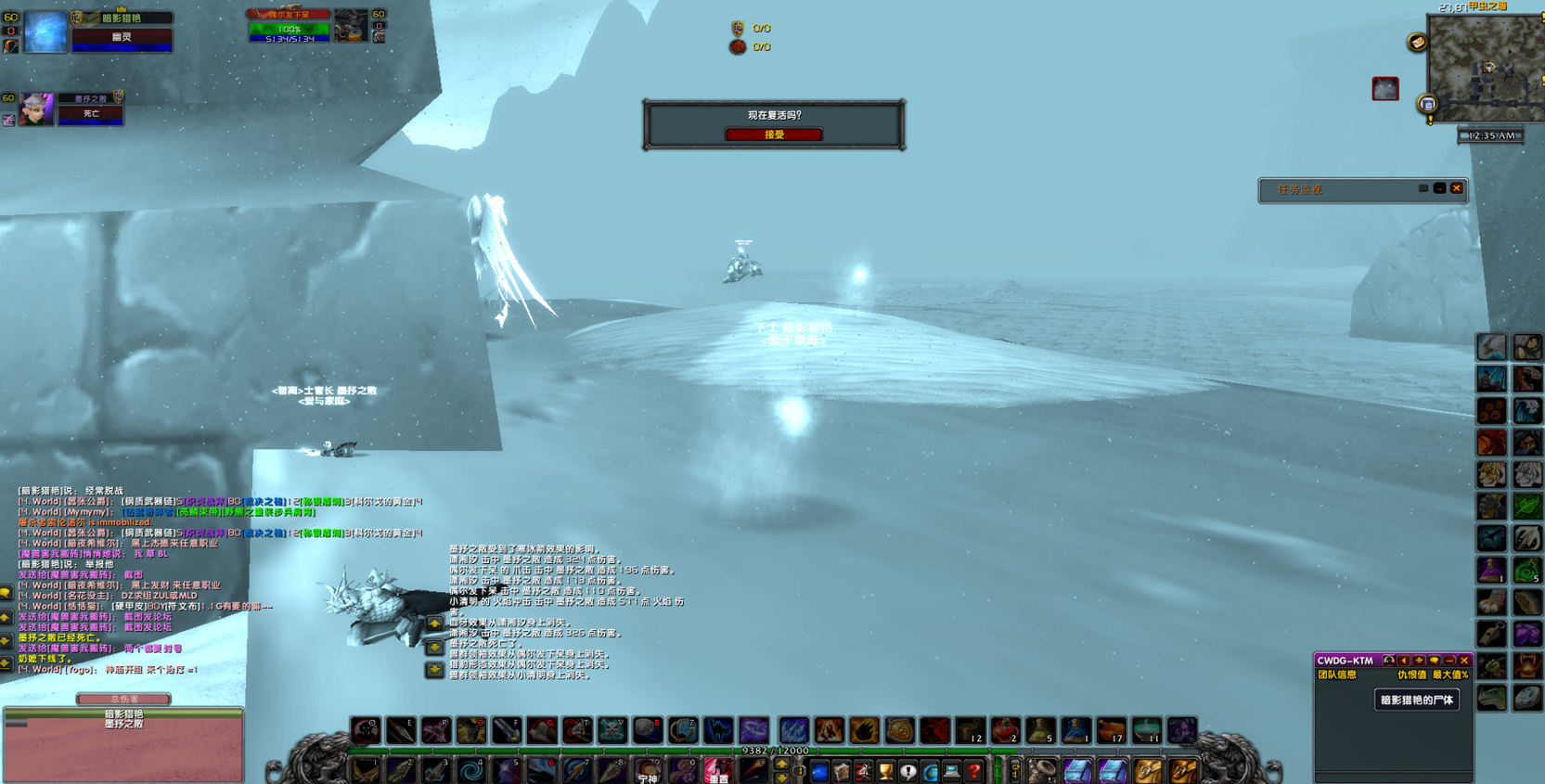This screenshot has width=1545, height=784.
Task: Open the mail envelope icon by minimap
Action: pyautogui.click(x=1417, y=43)
